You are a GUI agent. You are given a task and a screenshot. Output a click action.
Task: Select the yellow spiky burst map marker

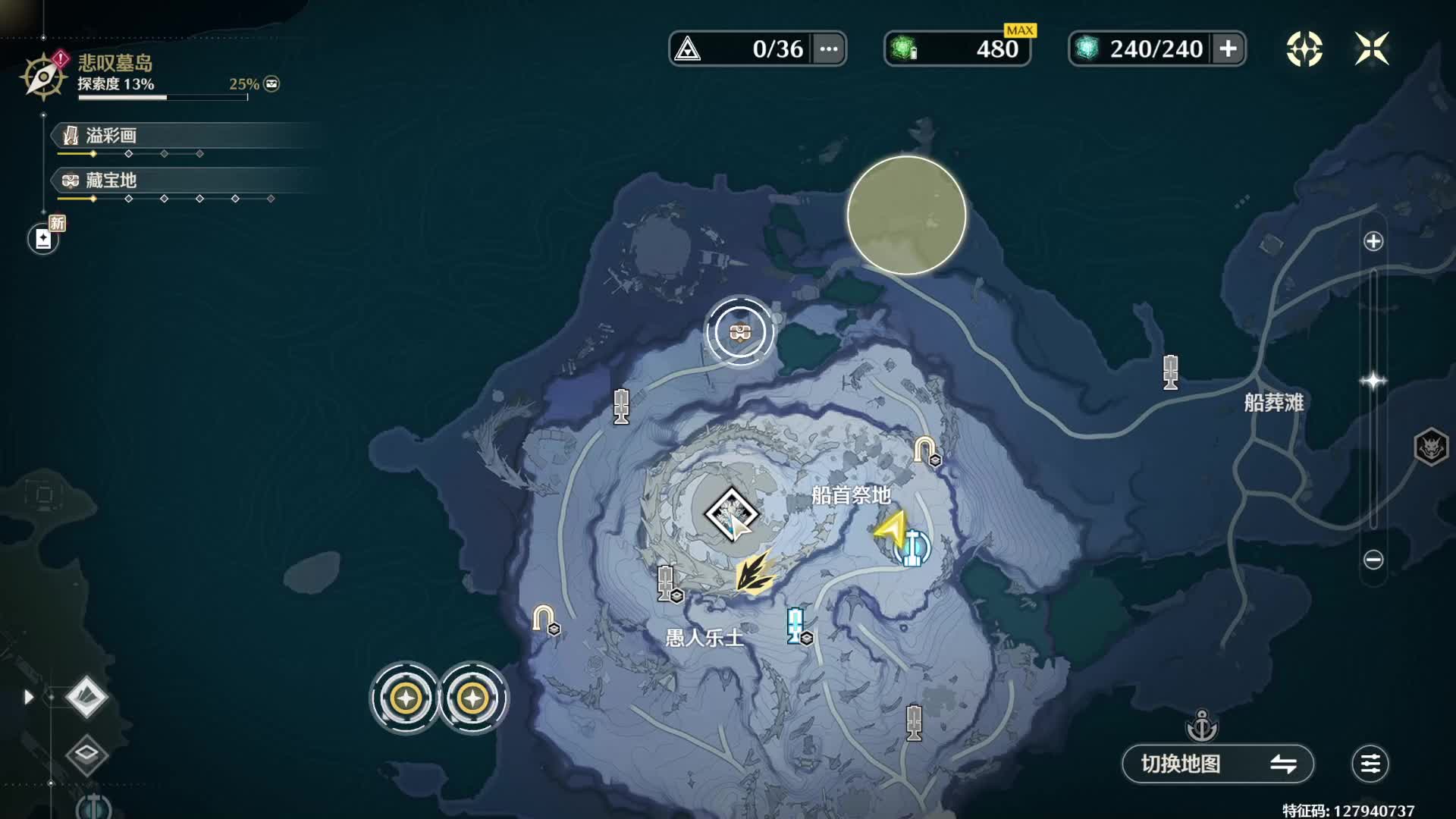click(x=755, y=573)
